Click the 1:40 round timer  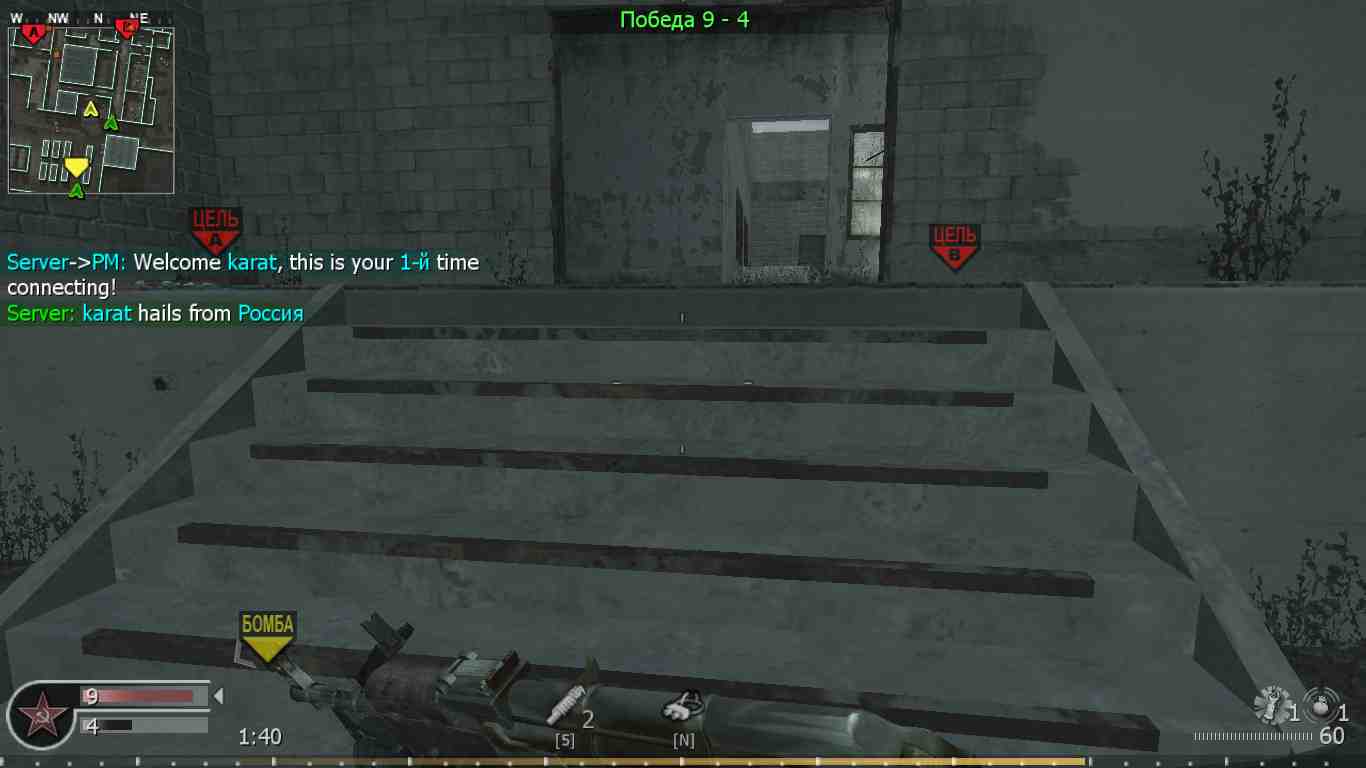pos(260,735)
